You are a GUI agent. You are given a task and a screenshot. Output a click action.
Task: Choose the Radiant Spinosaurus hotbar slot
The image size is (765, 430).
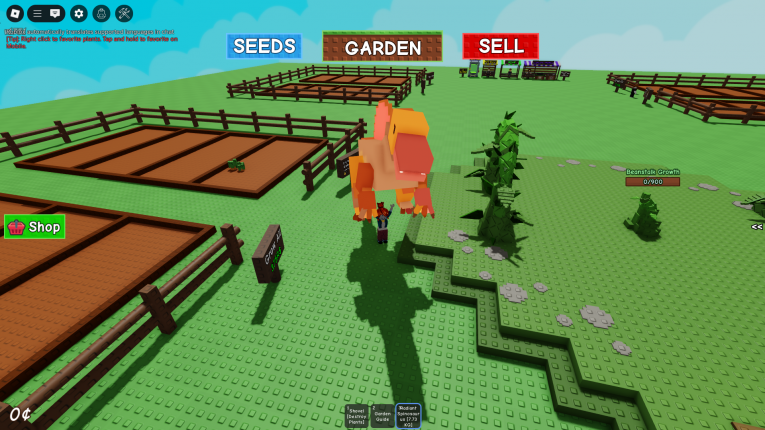coord(408,416)
